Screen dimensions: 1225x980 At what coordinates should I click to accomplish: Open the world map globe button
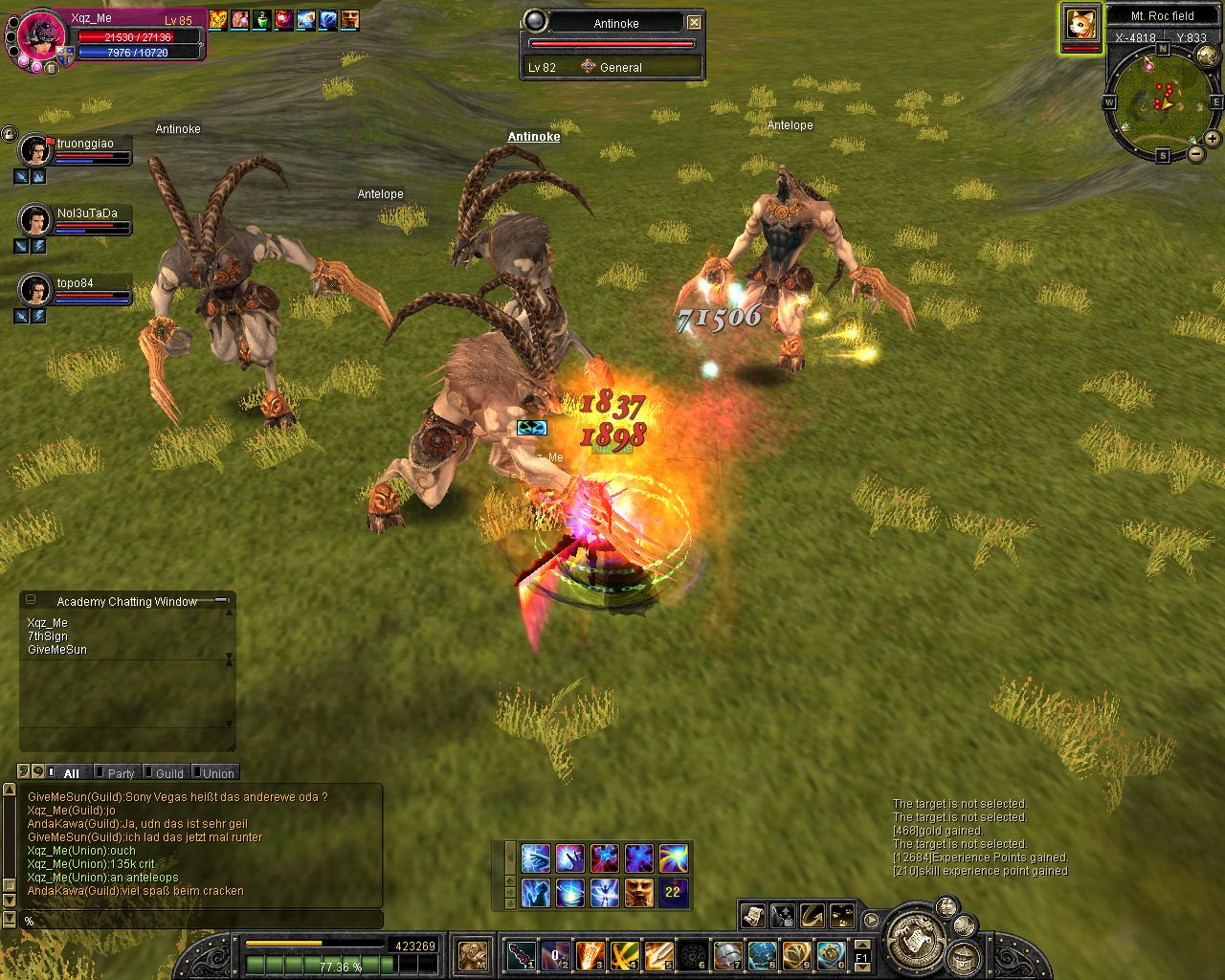tap(1208, 57)
